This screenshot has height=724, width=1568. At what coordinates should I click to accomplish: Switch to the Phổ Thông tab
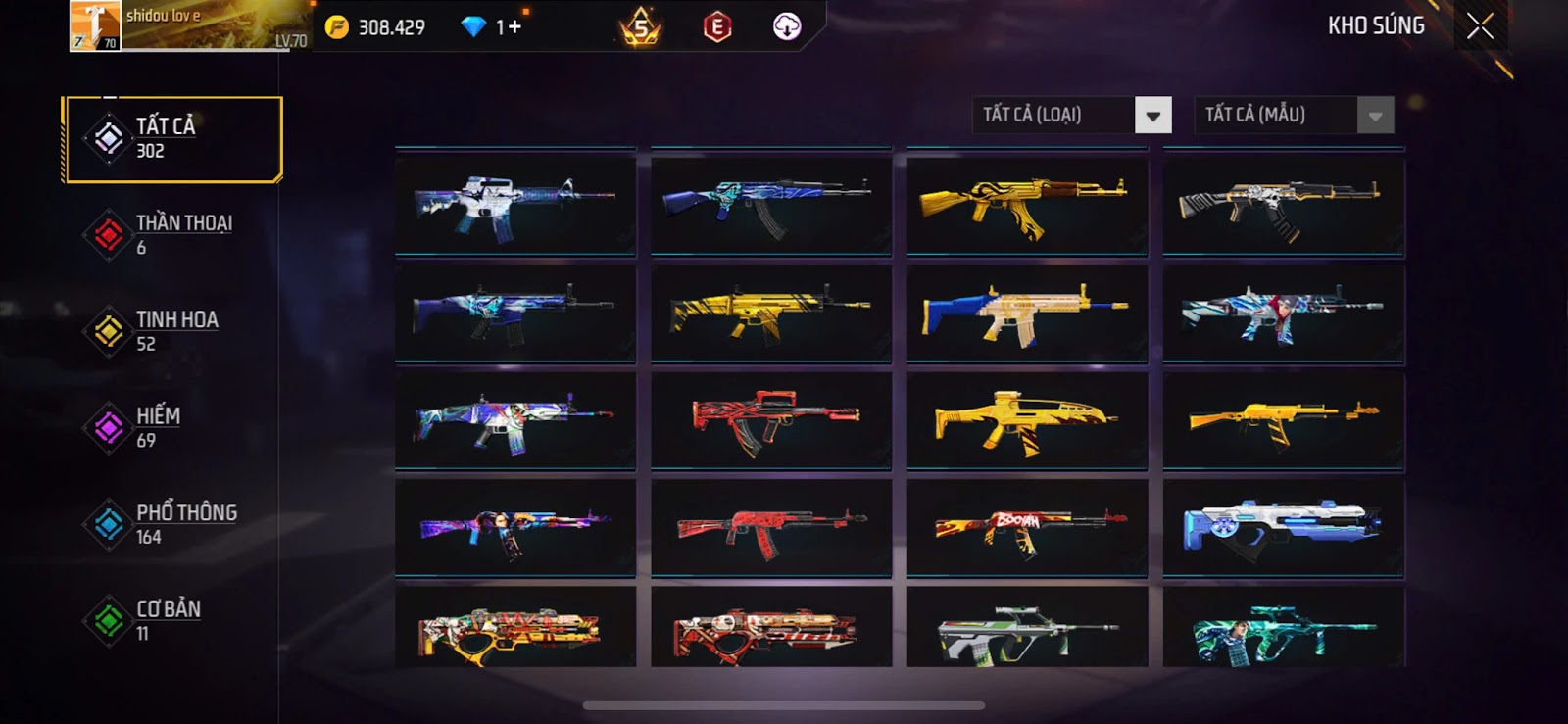pos(172,524)
